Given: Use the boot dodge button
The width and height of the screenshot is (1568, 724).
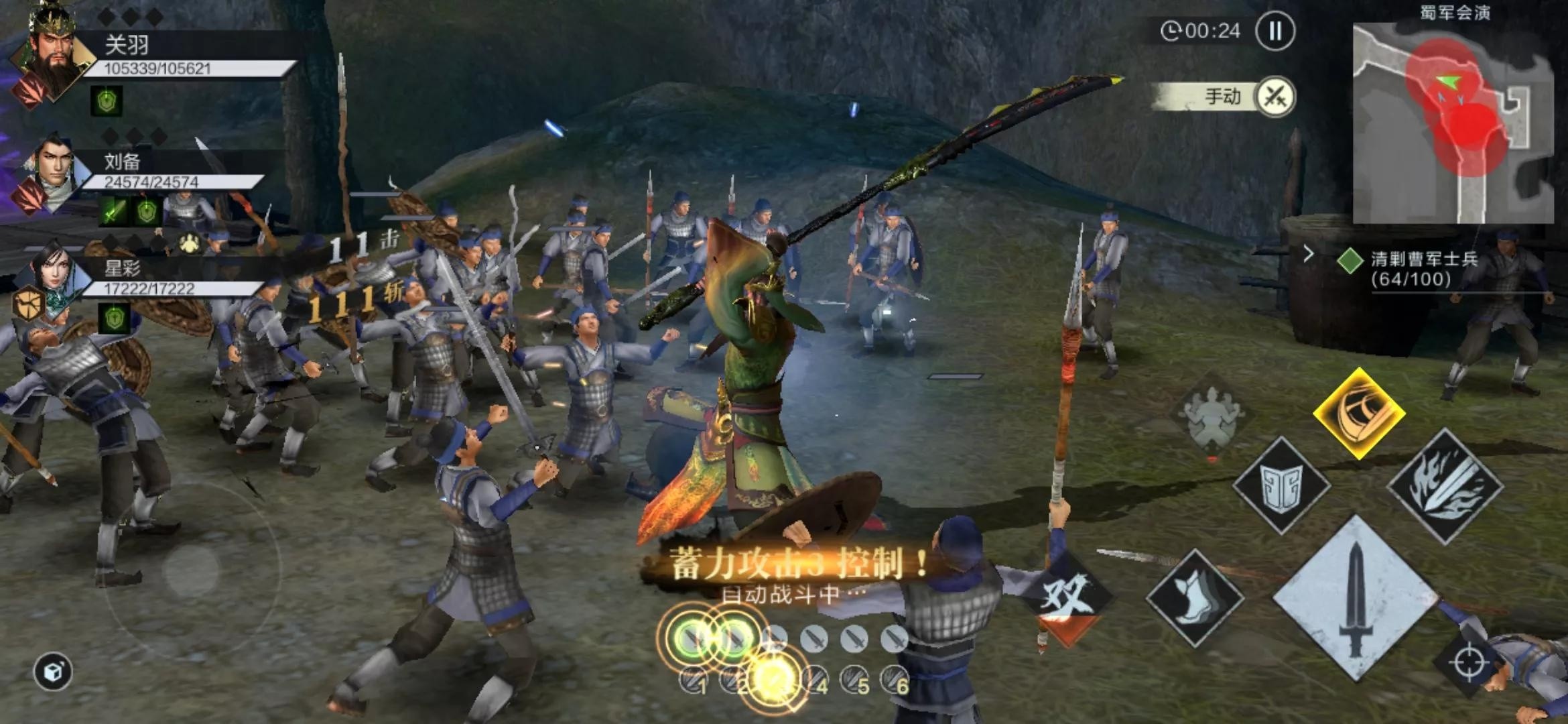Looking at the screenshot, I should pyautogui.click(x=1195, y=597).
